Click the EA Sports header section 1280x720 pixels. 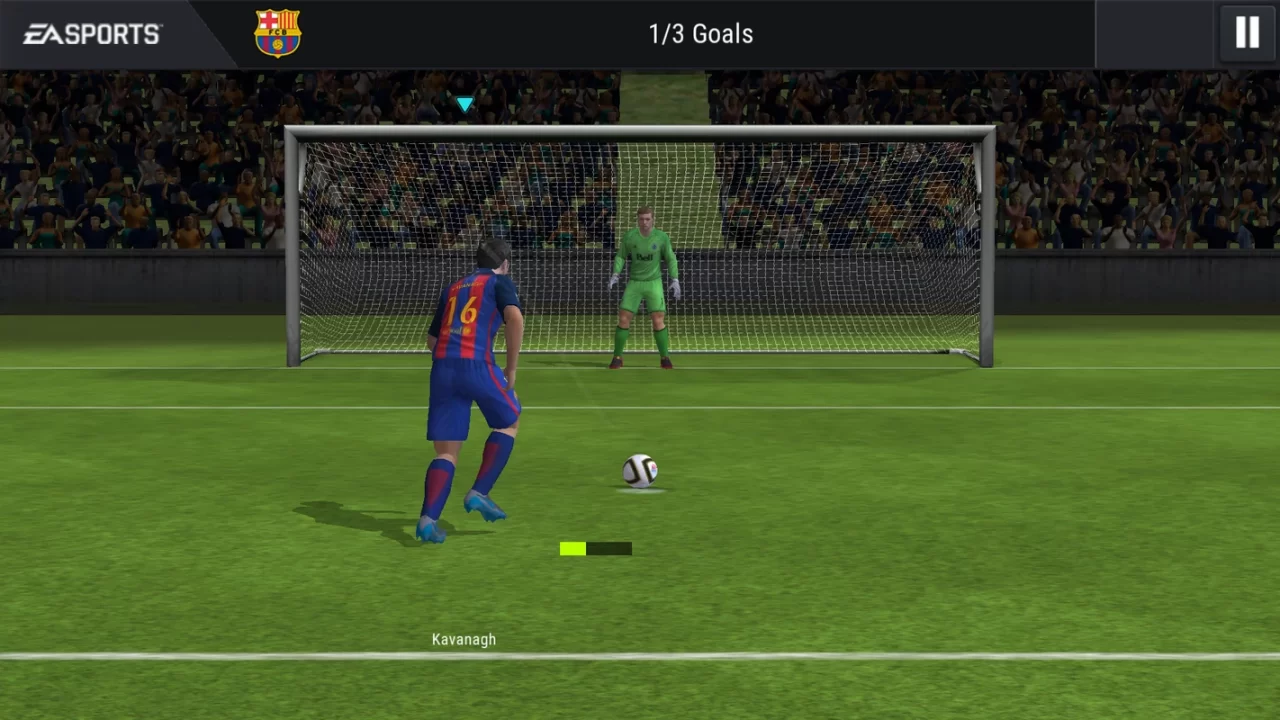(x=90, y=33)
